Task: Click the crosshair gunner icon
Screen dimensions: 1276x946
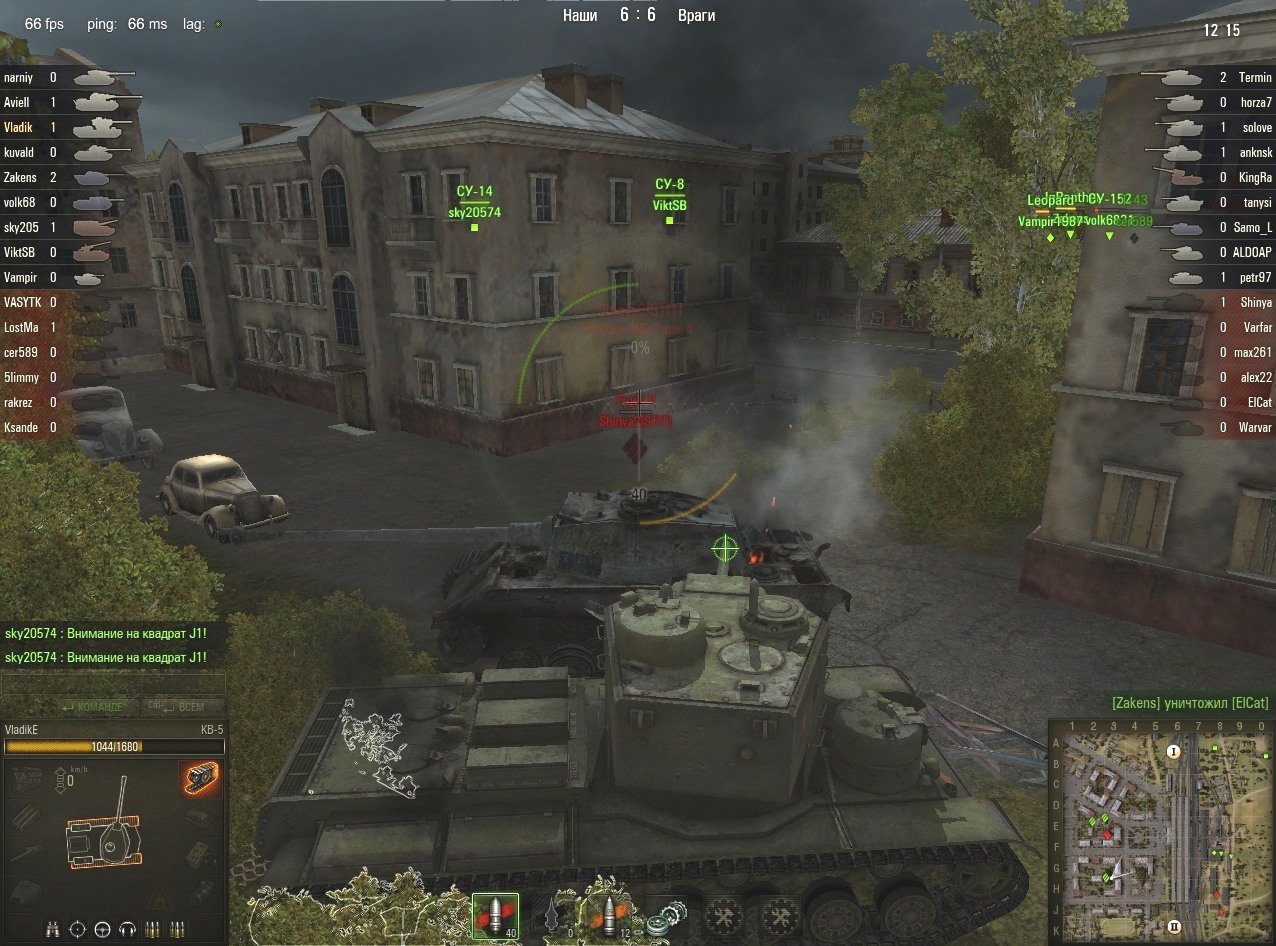Action: coord(78,929)
